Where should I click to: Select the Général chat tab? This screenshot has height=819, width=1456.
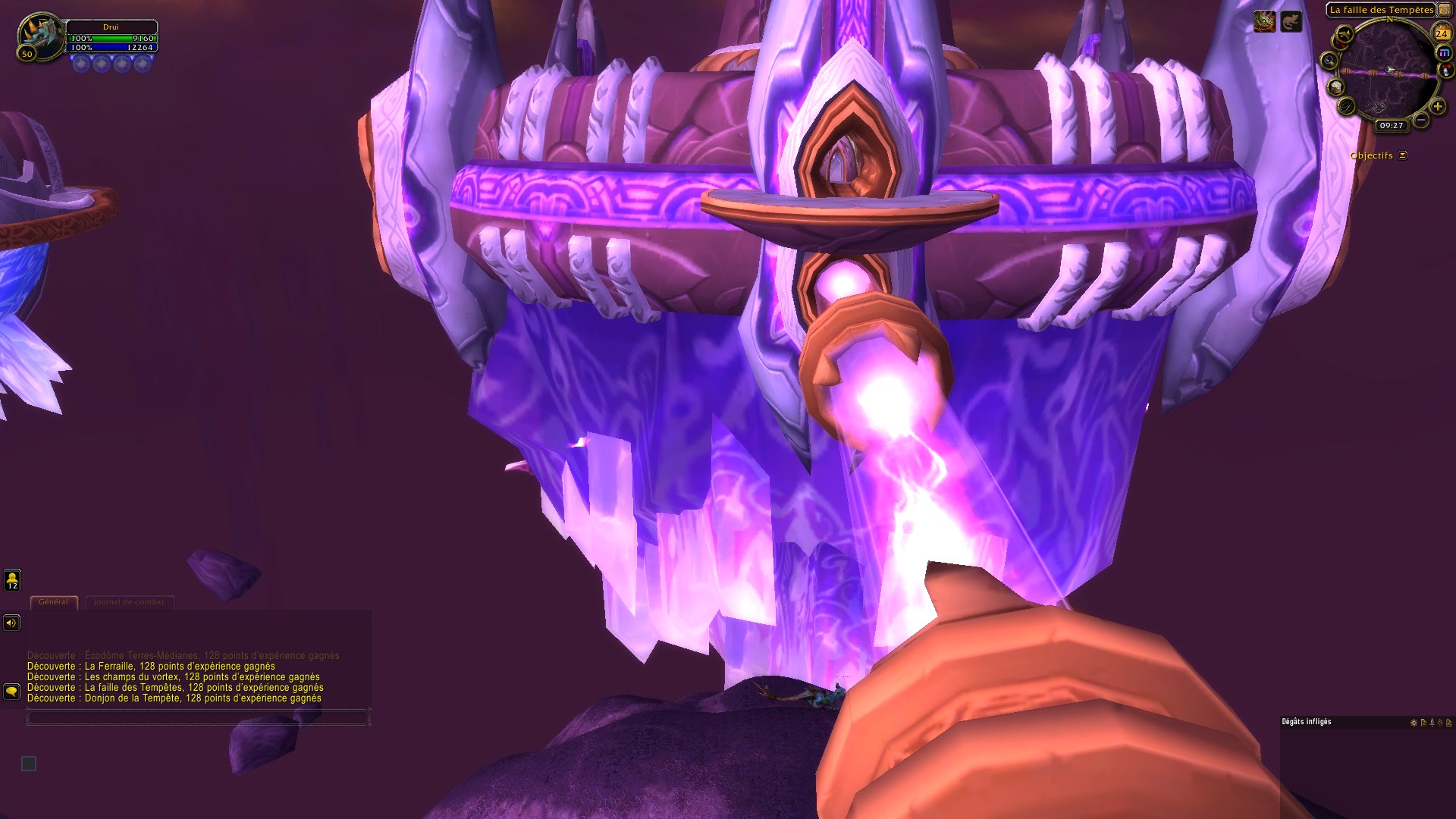click(x=53, y=601)
